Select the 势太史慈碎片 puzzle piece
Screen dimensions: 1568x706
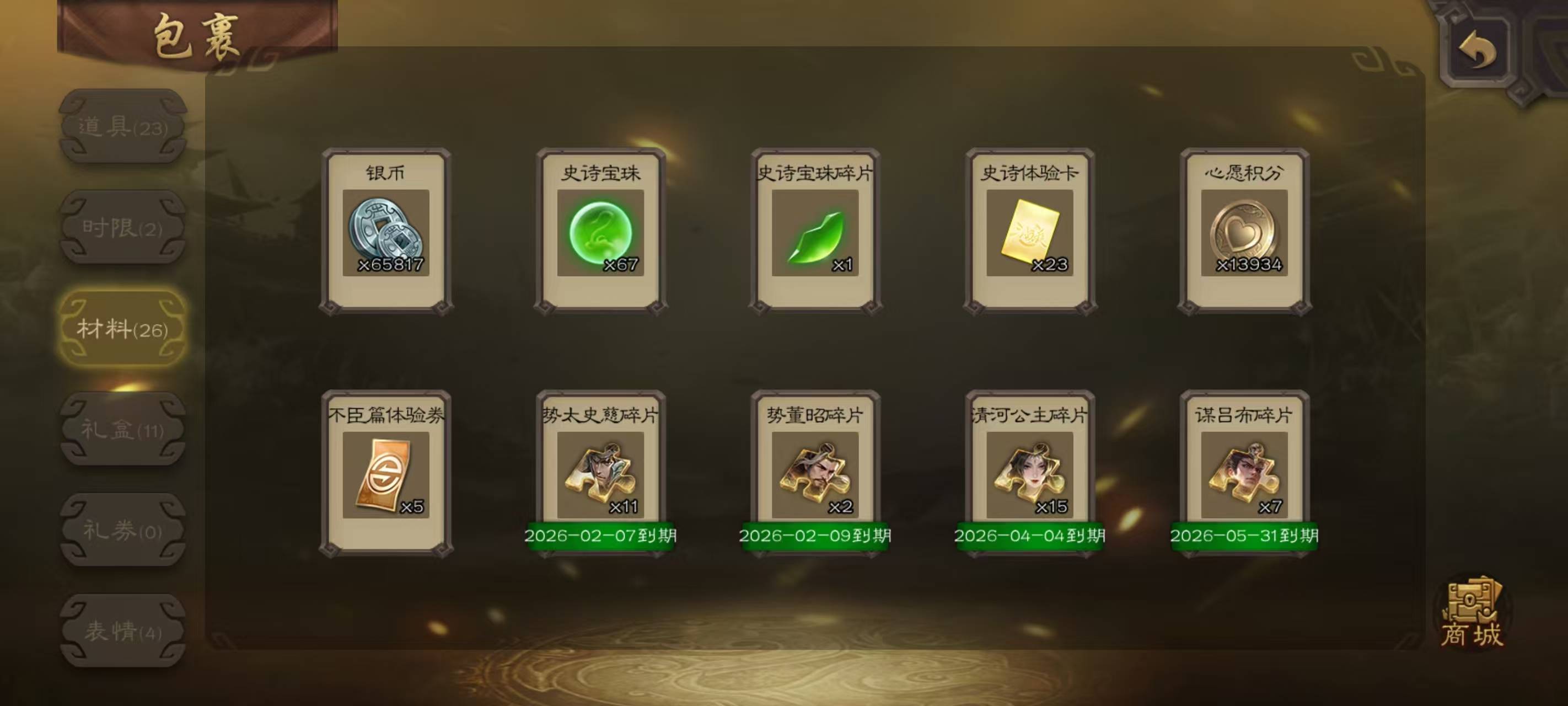(601, 474)
